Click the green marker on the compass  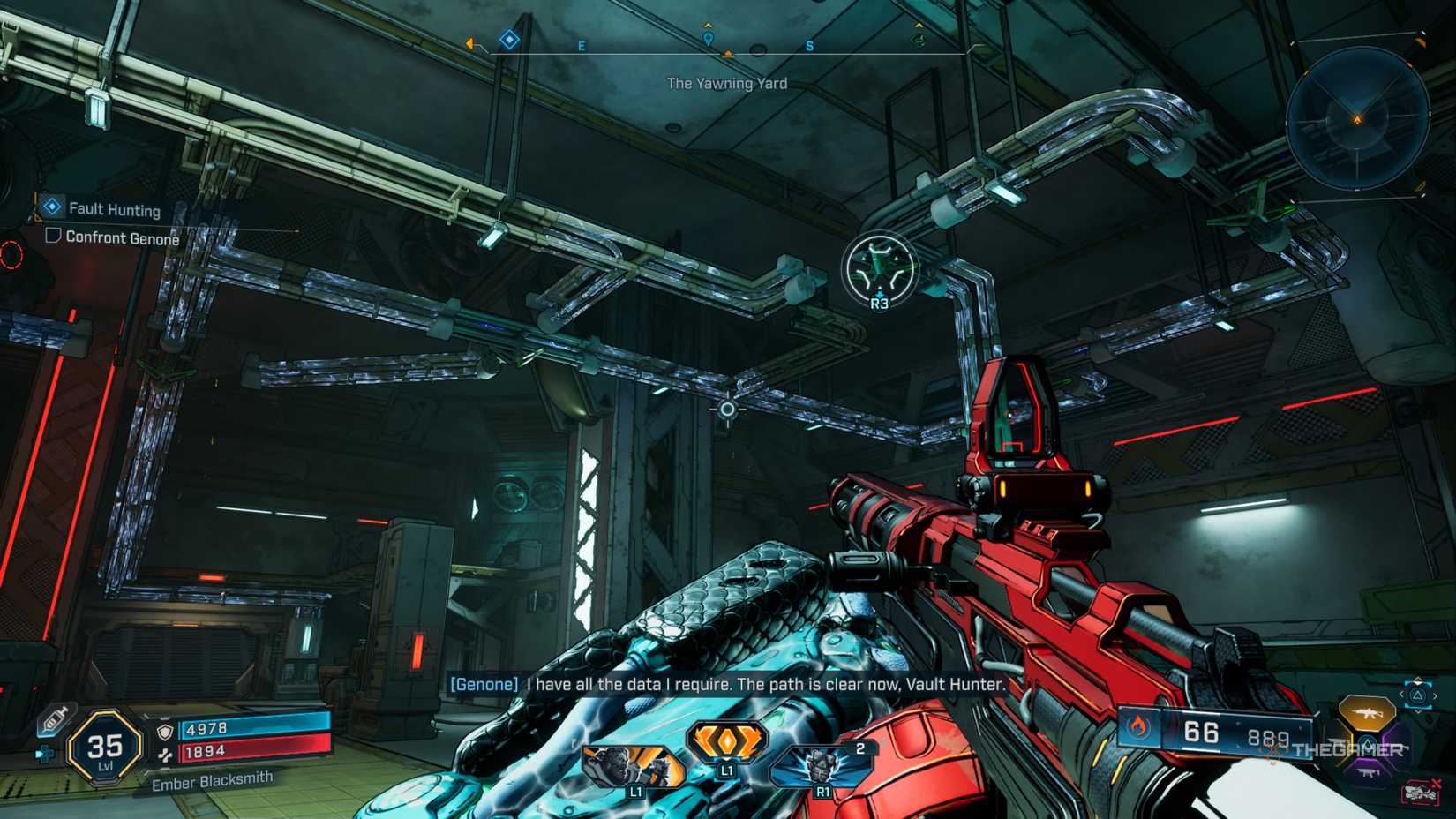(919, 40)
